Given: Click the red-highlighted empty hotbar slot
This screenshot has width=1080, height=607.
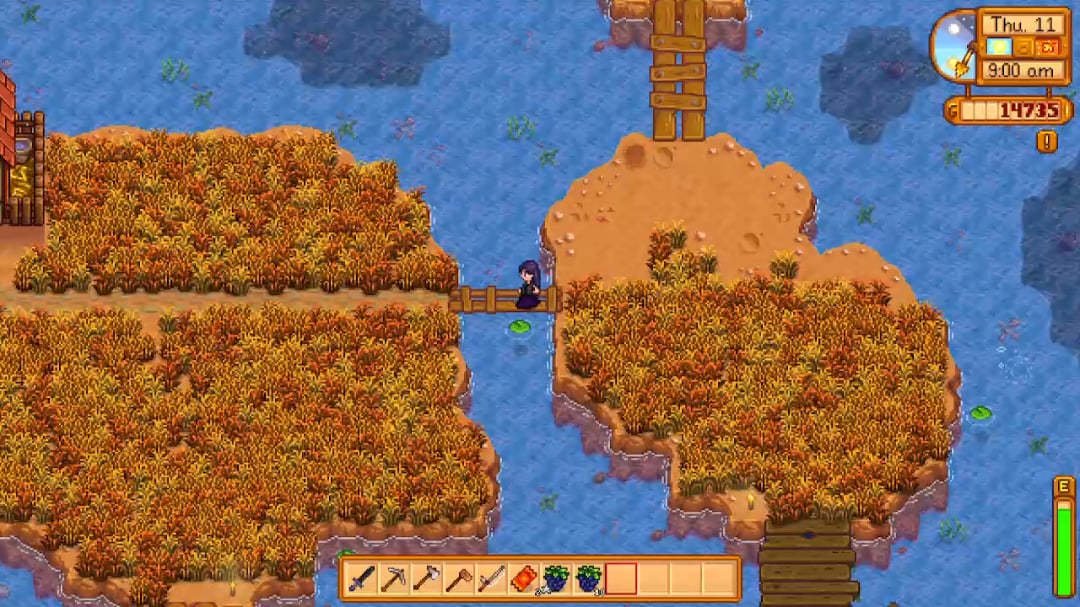Looking at the screenshot, I should point(620,578).
